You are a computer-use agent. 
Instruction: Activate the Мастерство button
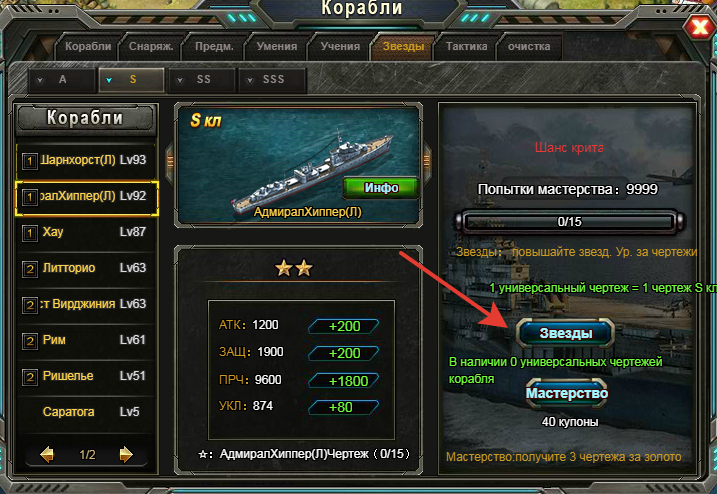[566, 393]
